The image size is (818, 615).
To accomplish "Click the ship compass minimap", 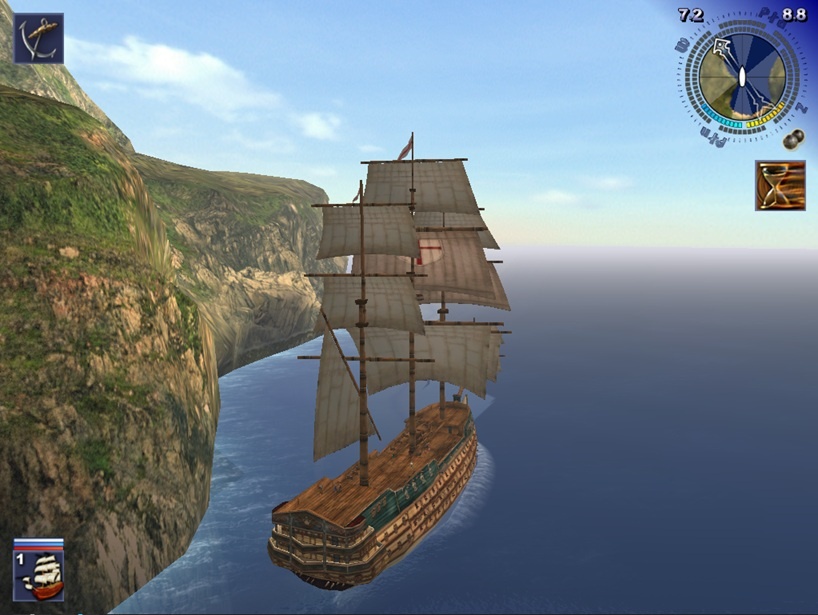I will [x=742, y=78].
